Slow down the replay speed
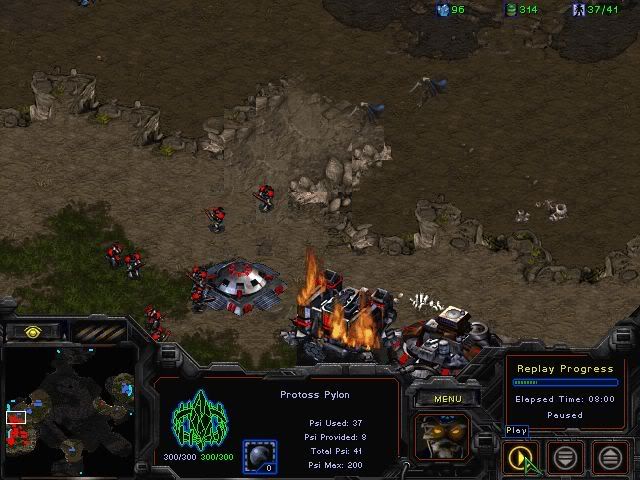Viewport: 640px width, 480px height. click(566, 457)
